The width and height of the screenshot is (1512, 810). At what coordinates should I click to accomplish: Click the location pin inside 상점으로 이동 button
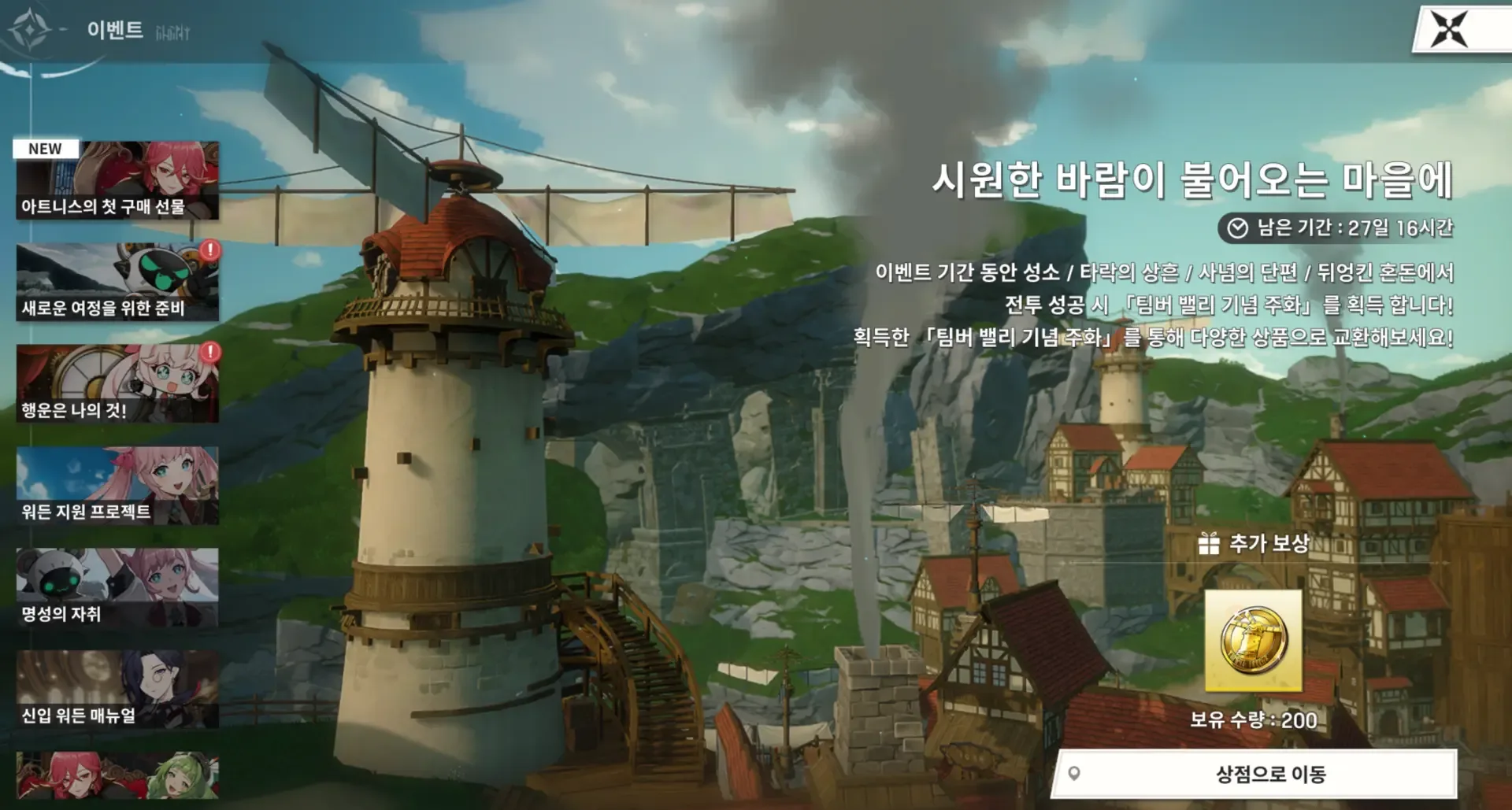click(1073, 775)
